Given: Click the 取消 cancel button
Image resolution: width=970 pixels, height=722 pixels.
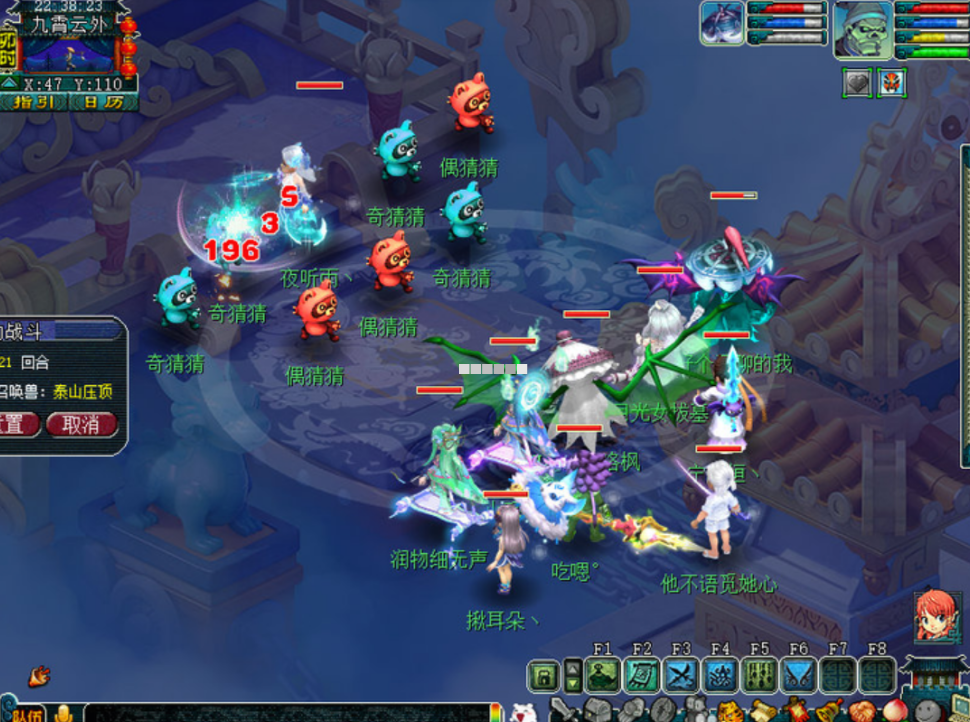Looking at the screenshot, I should 81,424.
